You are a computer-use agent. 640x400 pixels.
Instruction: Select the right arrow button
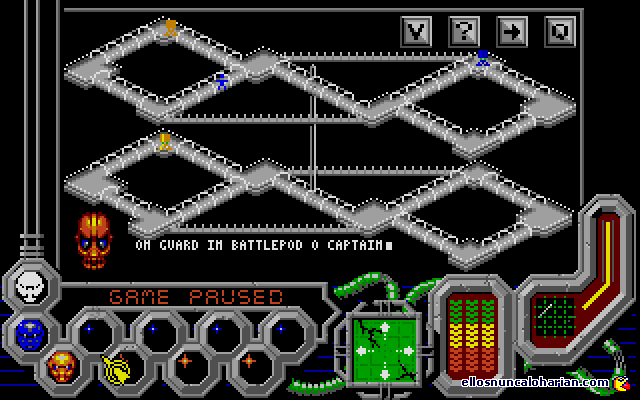[512, 31]
